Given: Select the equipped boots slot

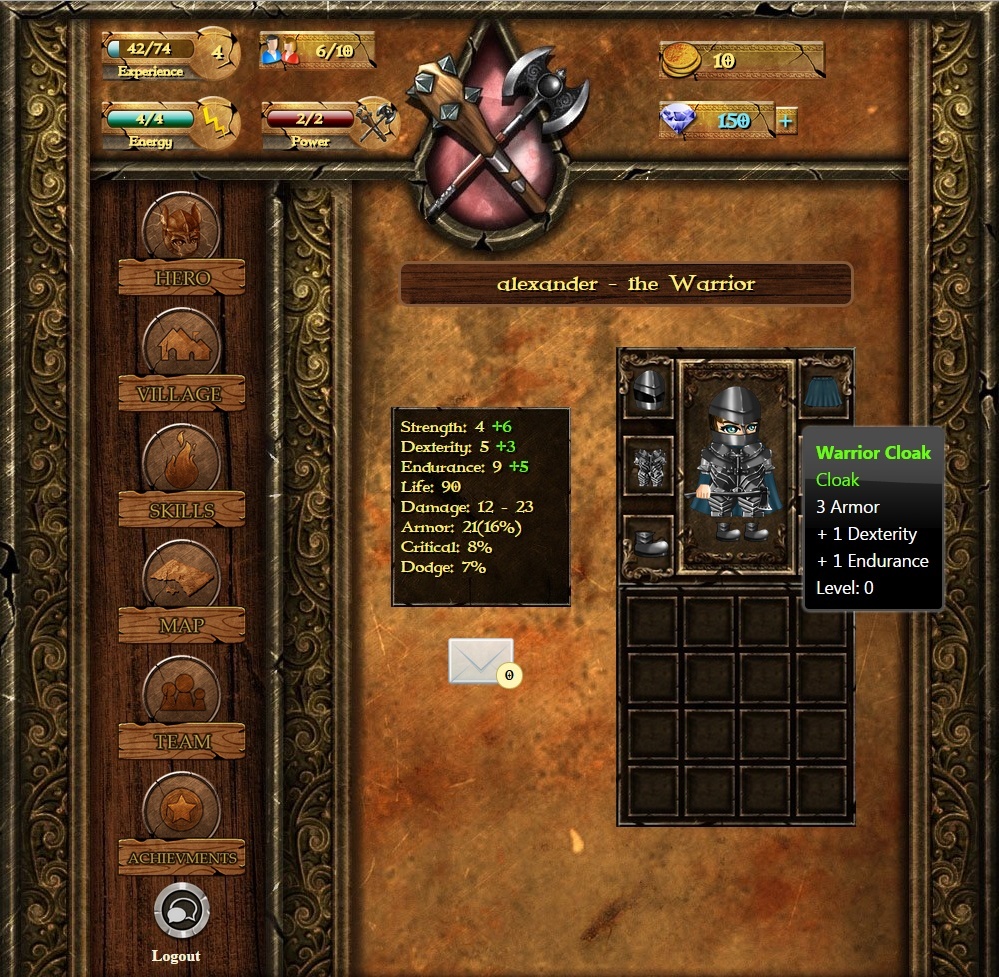Looking at the screenshot, I should tap(648, 542).
